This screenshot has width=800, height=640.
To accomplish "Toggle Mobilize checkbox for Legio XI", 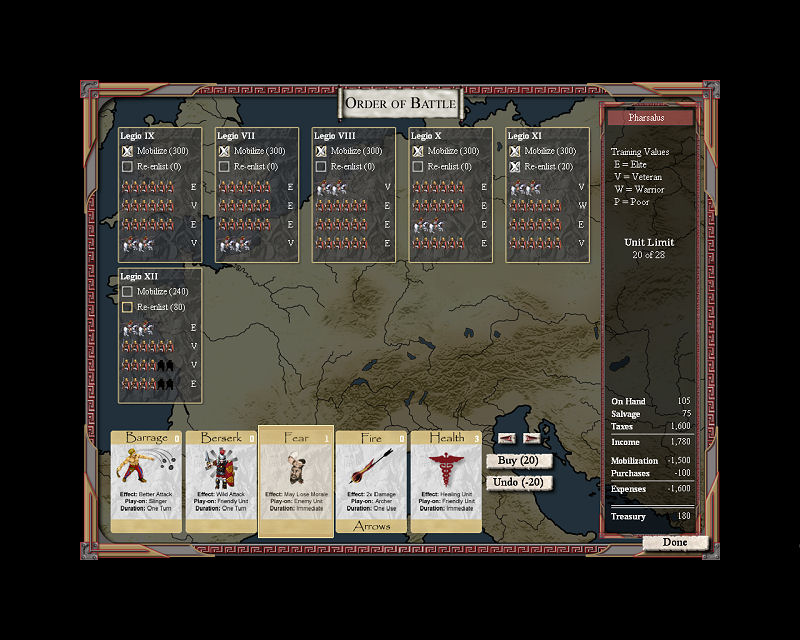I will (x=515, y=151).
